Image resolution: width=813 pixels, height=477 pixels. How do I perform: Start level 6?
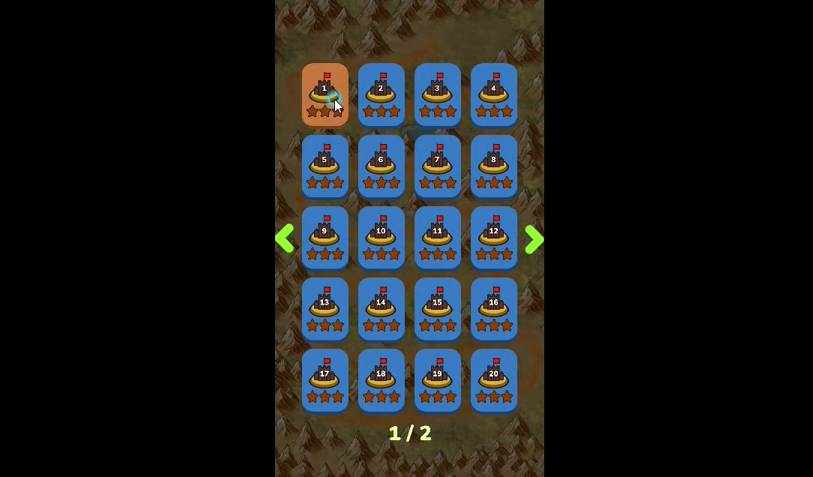point(381,166)
